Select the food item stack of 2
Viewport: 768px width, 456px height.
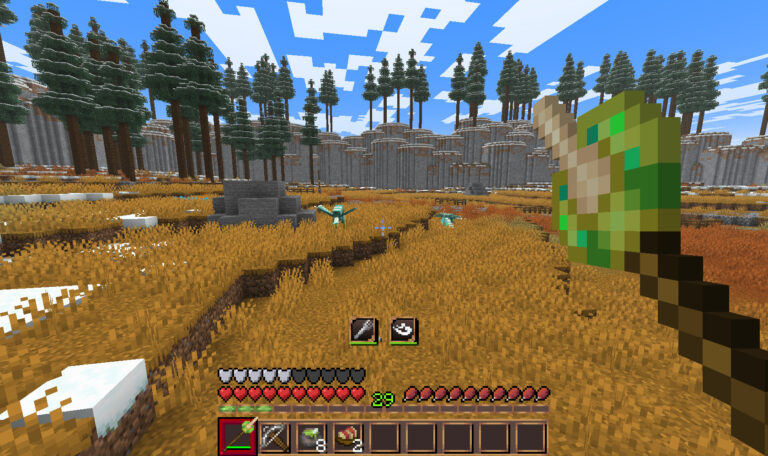348,437
